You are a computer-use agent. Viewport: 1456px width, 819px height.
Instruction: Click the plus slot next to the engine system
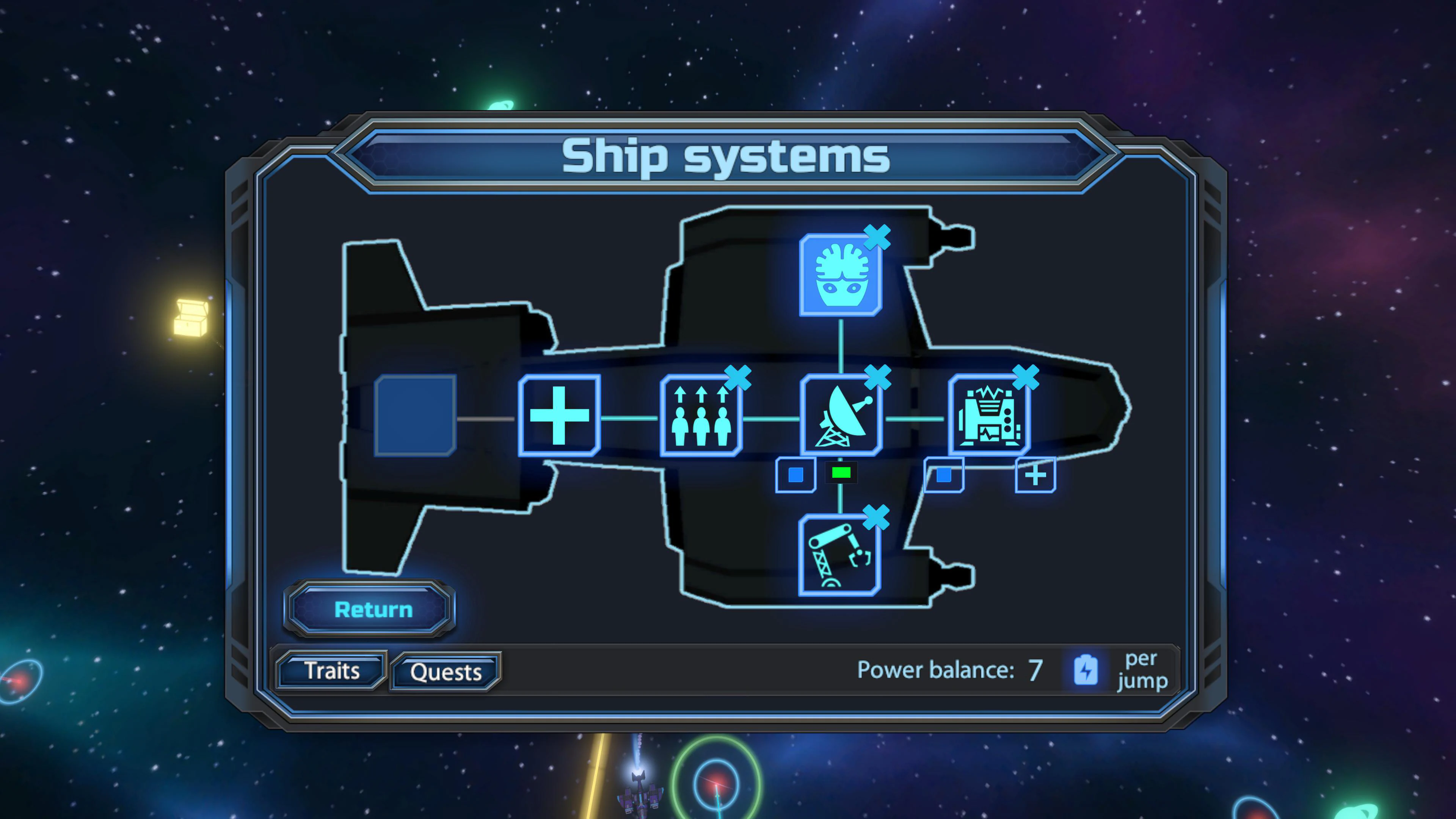tap(1035, 475)
